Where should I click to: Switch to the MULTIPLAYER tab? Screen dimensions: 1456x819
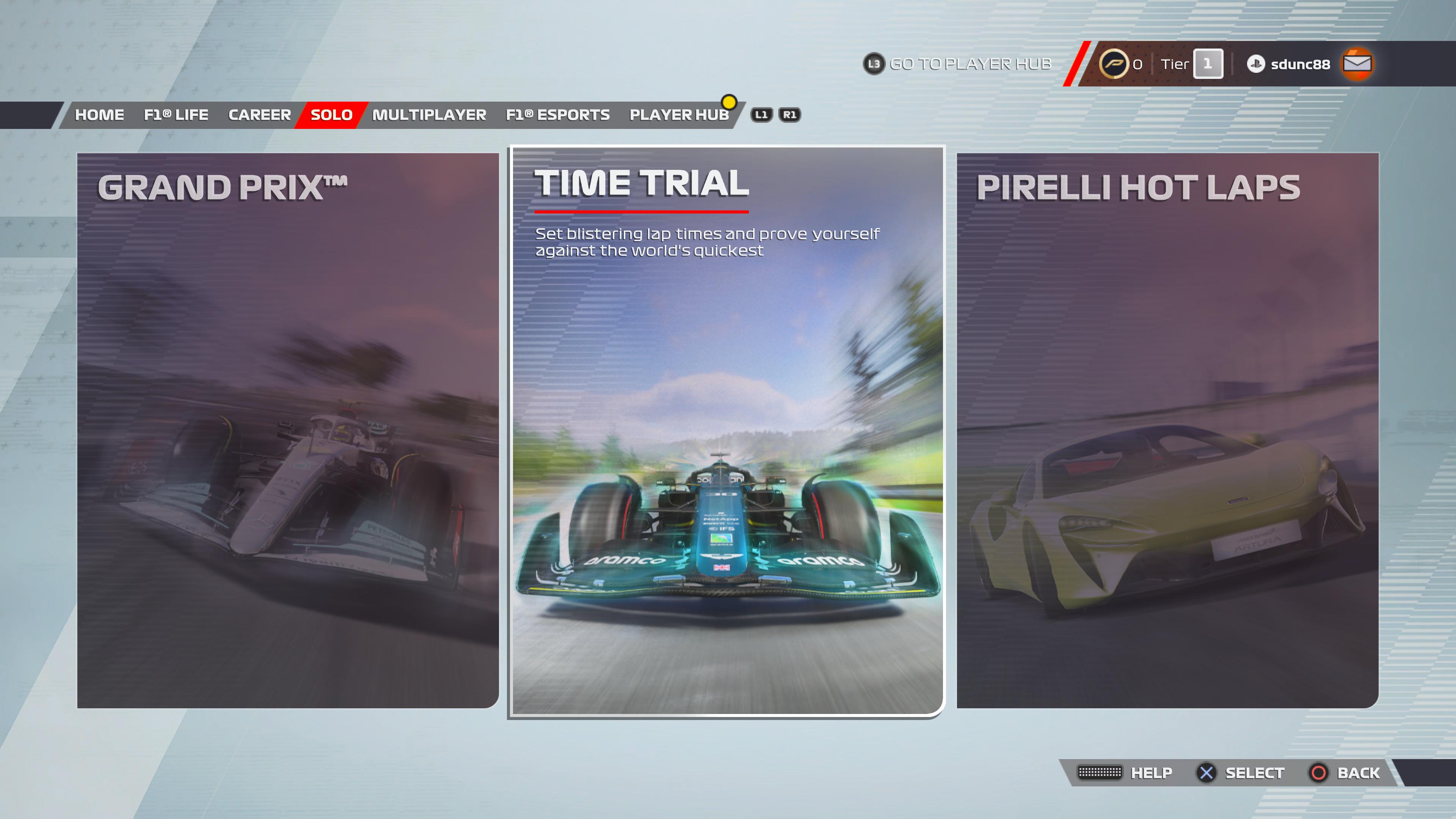click(429, 115)
